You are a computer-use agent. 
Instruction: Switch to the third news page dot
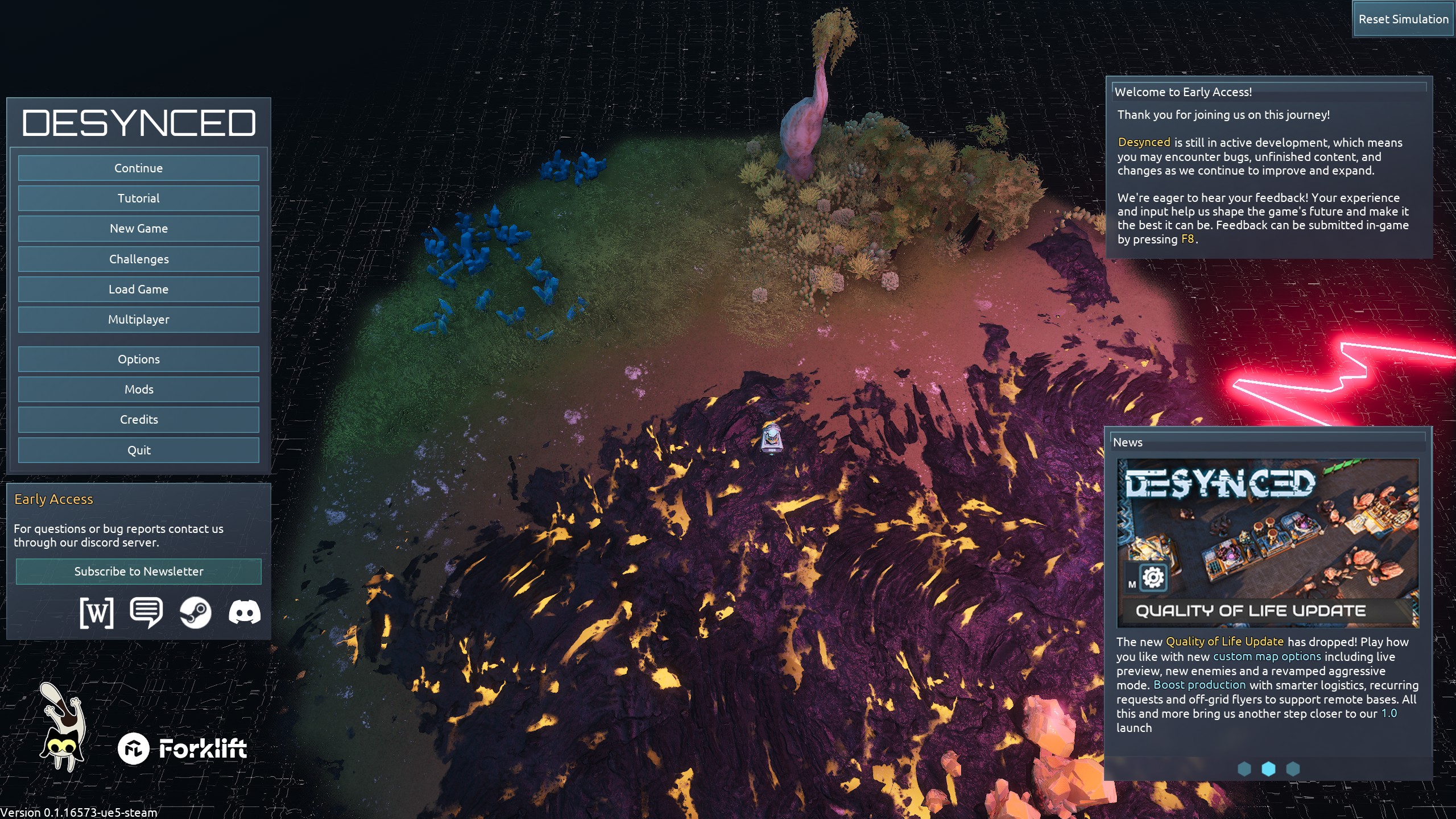[1293, 769]
